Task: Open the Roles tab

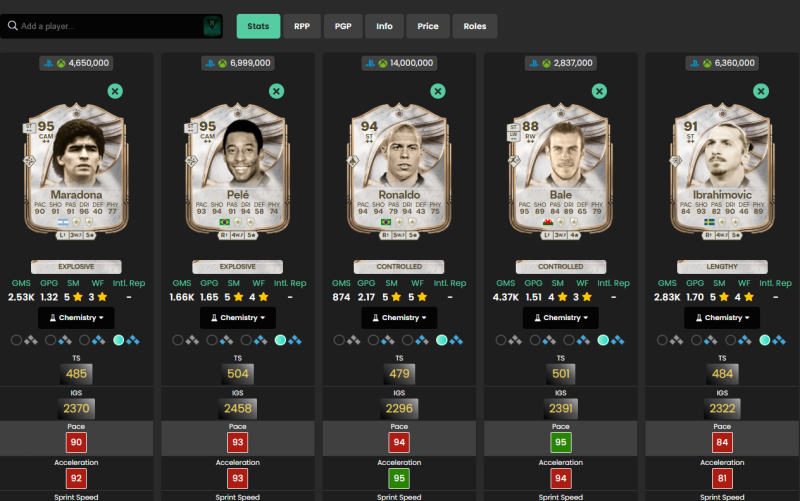Action: [x=475, y=26]
